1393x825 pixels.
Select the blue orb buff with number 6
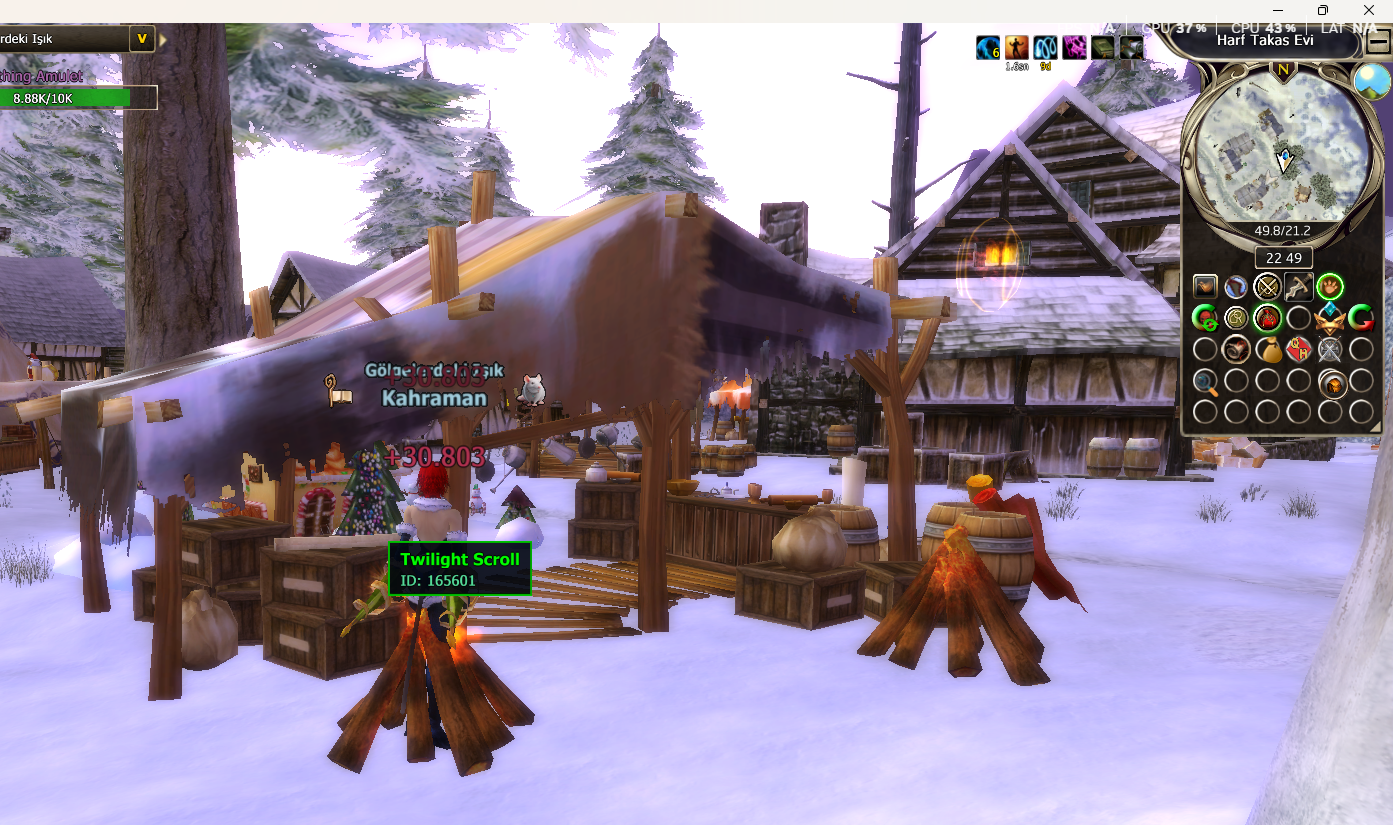[988, 47]
